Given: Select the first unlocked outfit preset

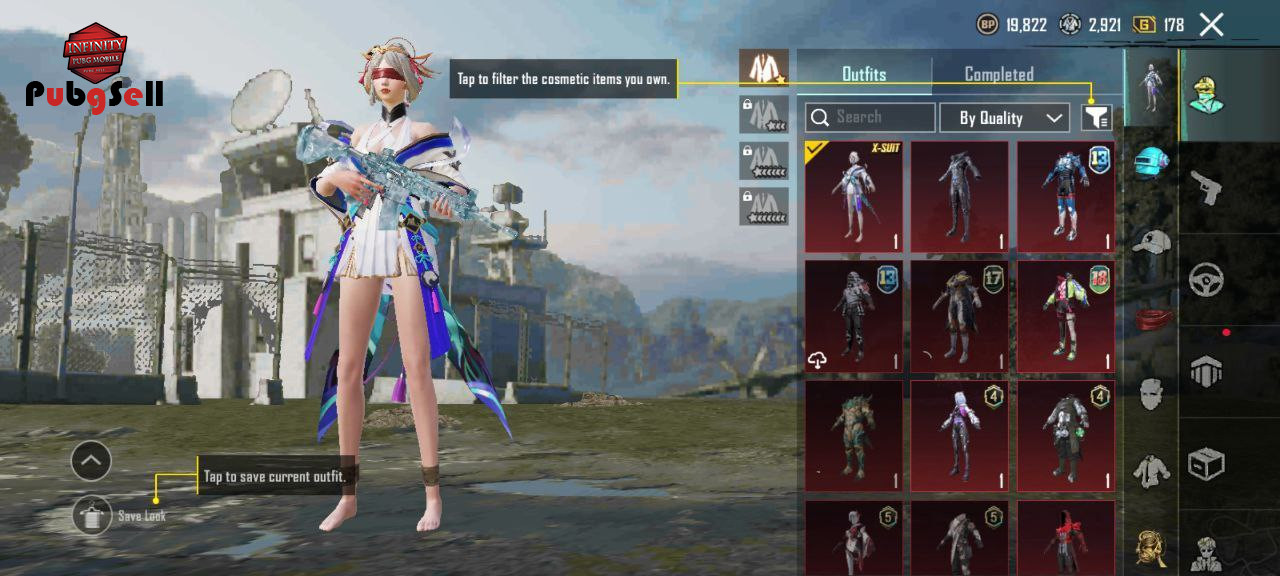Looking at the screenshot, I should point(764,68).
